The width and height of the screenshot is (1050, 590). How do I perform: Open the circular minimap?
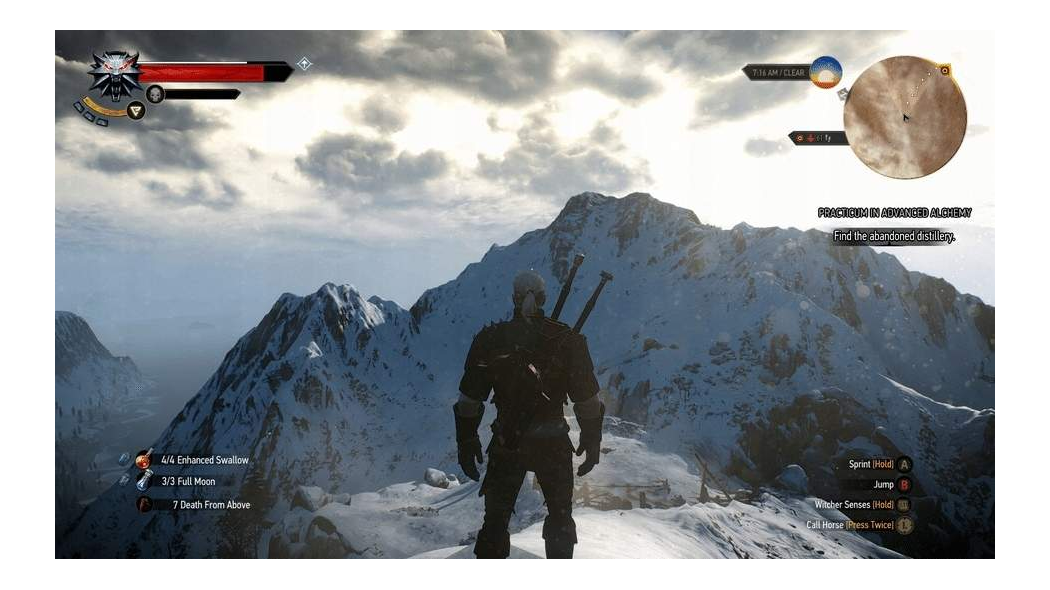pos(904,118)
